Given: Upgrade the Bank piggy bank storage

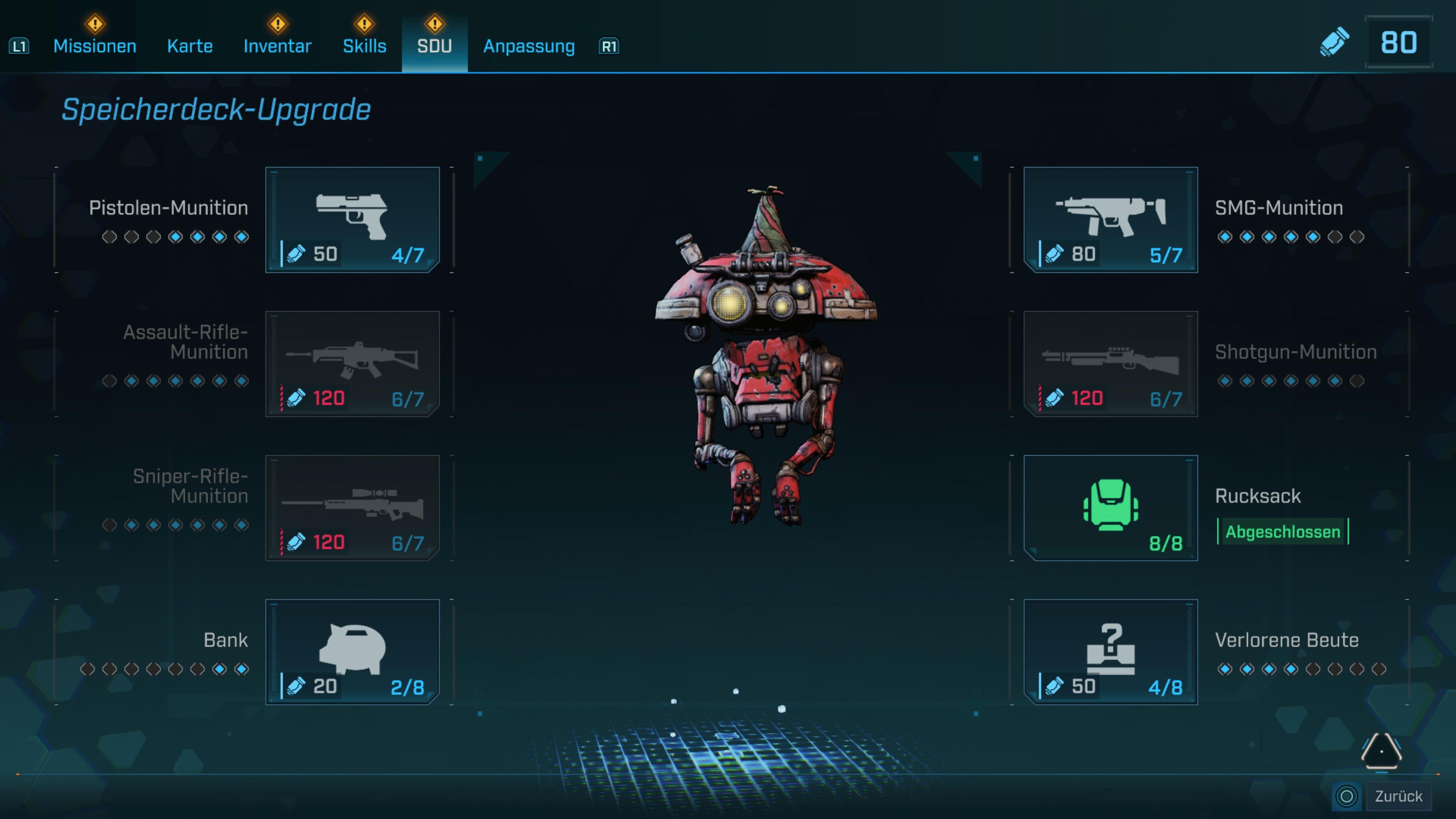Looking at the screenshot, I should point(352,652).
